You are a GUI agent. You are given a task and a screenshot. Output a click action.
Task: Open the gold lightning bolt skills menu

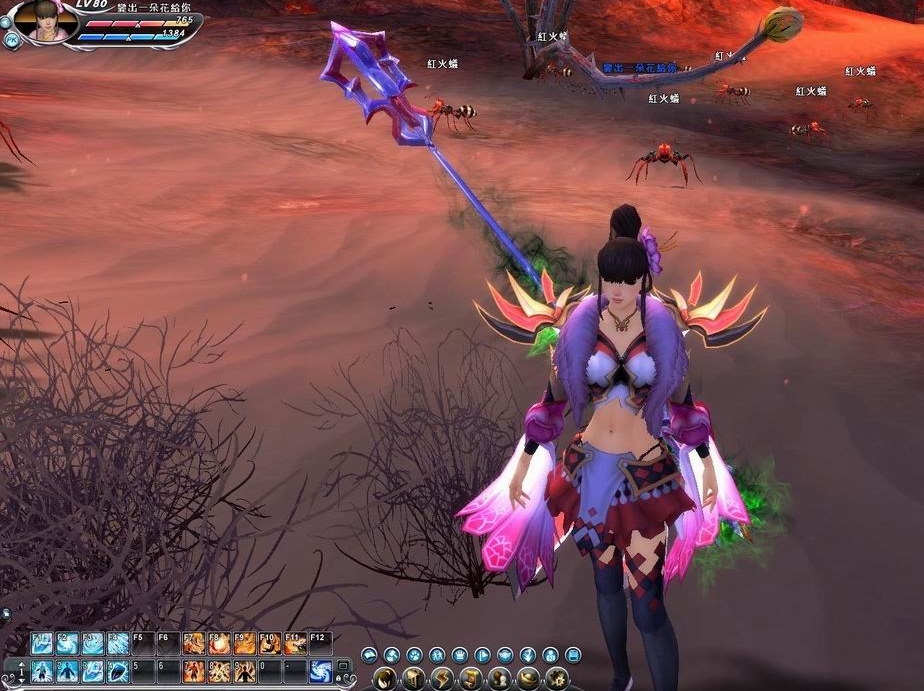point(442,680)
